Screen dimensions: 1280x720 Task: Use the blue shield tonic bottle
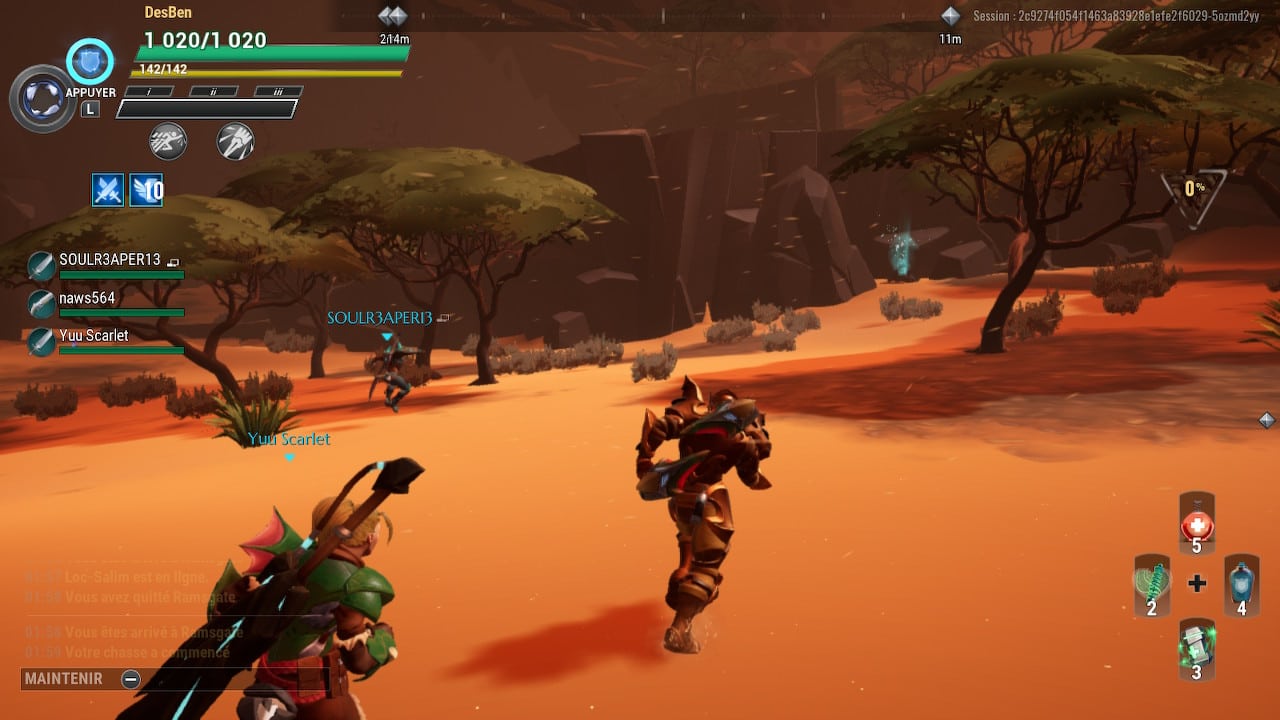point(1241,585)
